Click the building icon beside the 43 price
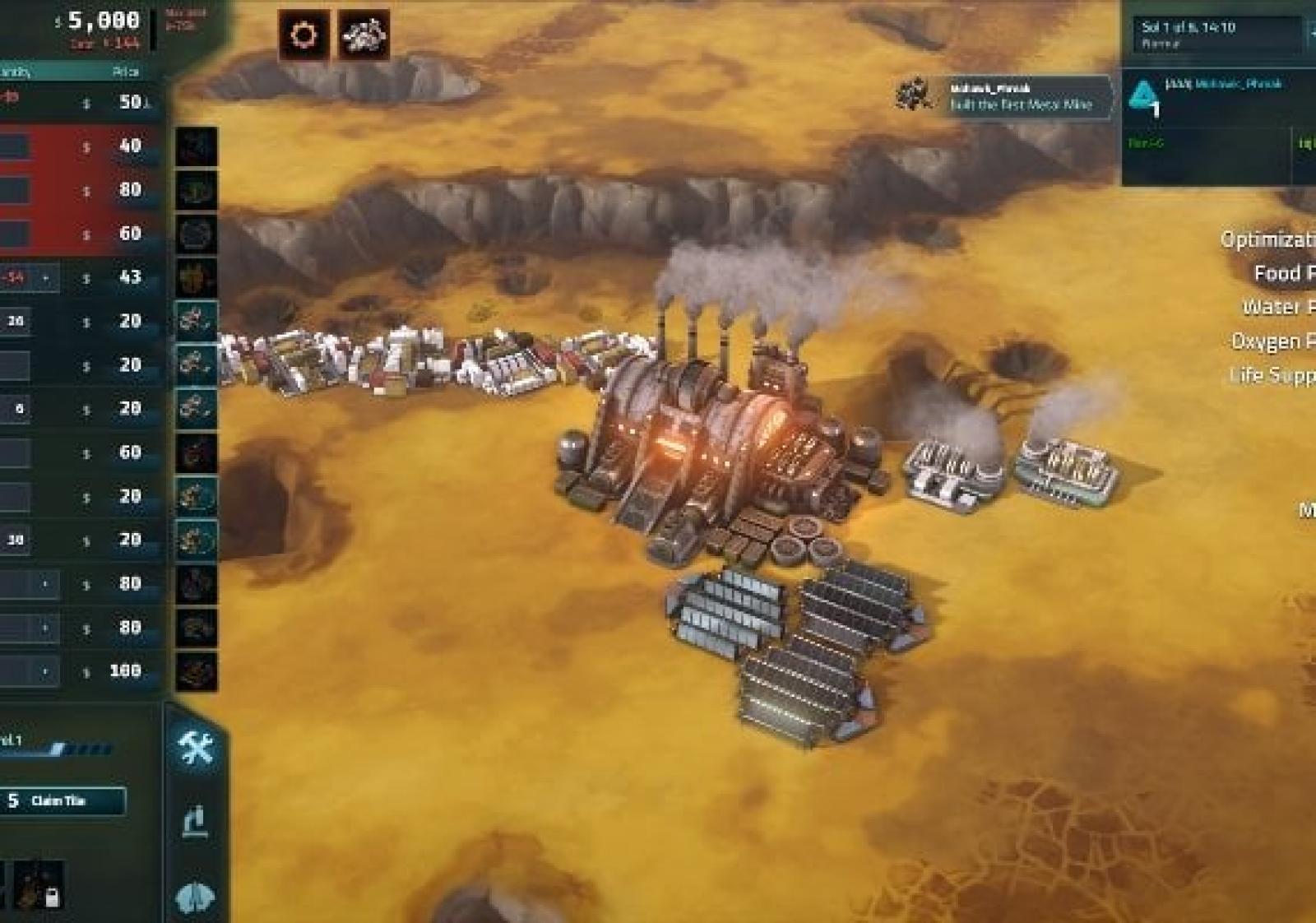 coord(196,277)
